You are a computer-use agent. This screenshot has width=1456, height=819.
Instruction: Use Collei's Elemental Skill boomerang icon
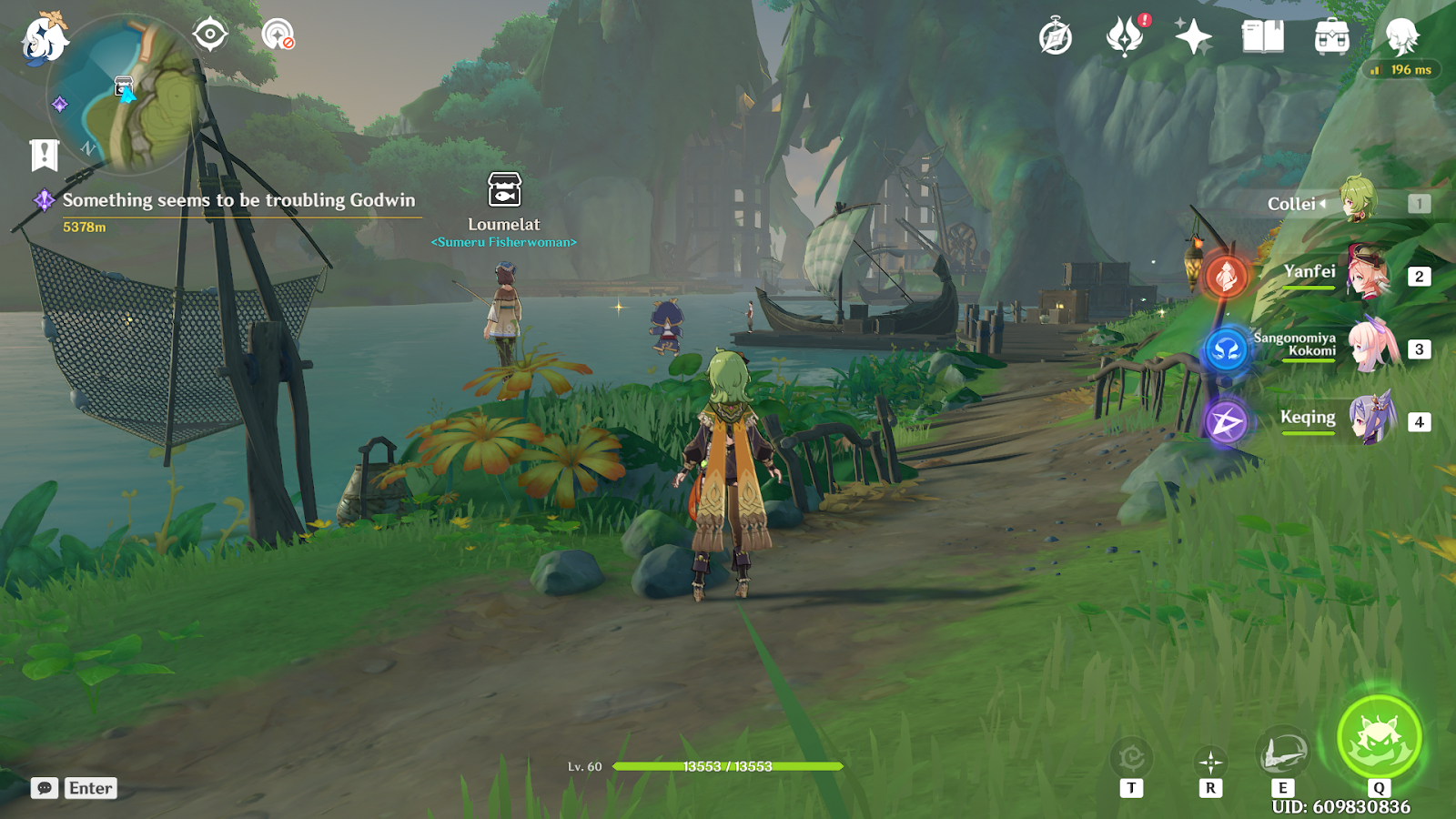pyautogui.click(x=1282, y=754)
